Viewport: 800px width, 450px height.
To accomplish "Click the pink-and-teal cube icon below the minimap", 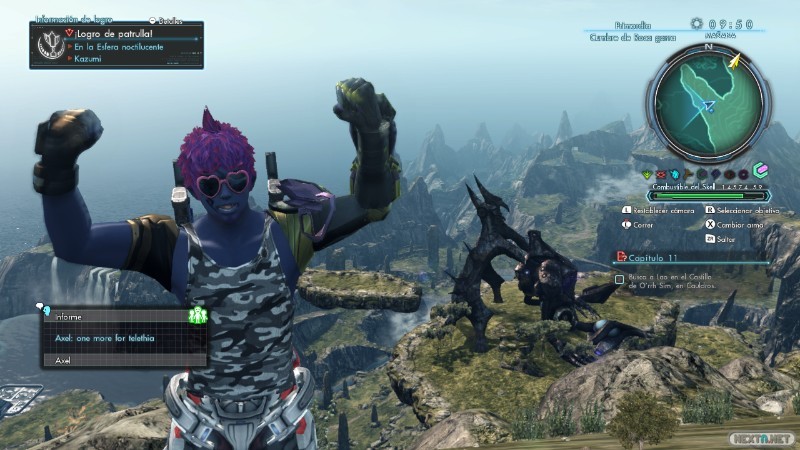I will [x=760, y=170].
